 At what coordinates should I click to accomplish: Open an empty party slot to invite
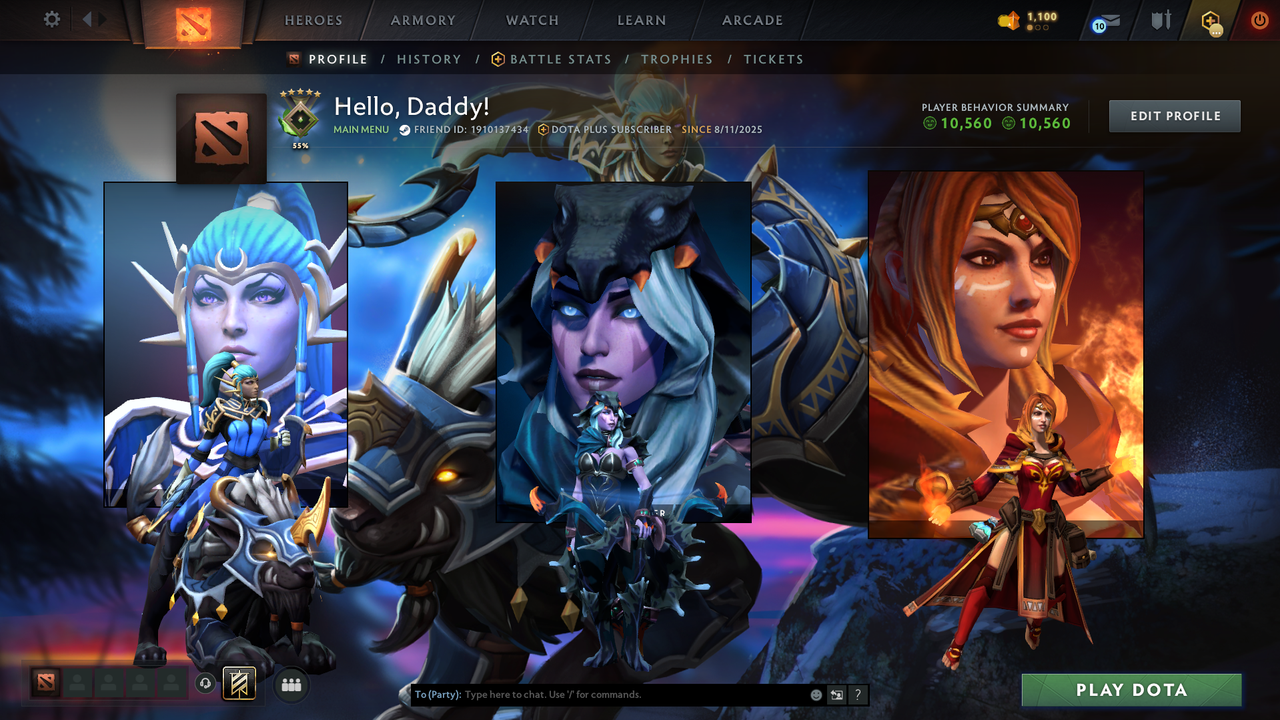click(x=75, y=683)
